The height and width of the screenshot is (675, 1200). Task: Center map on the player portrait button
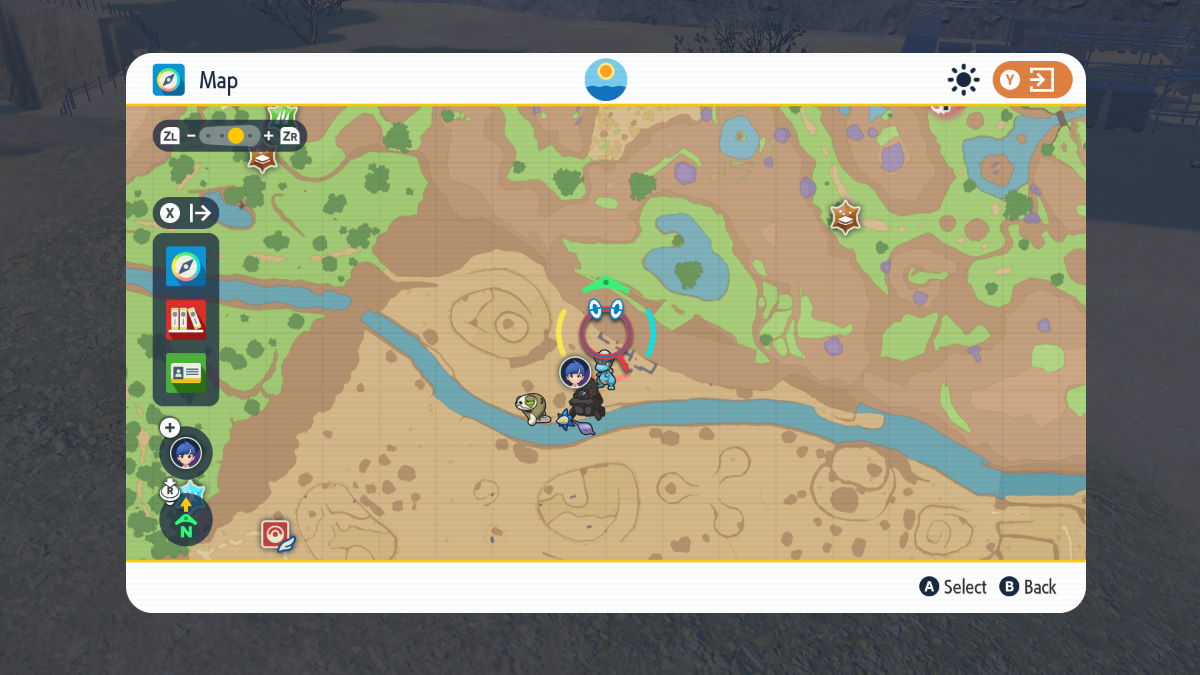pos(186,453)
